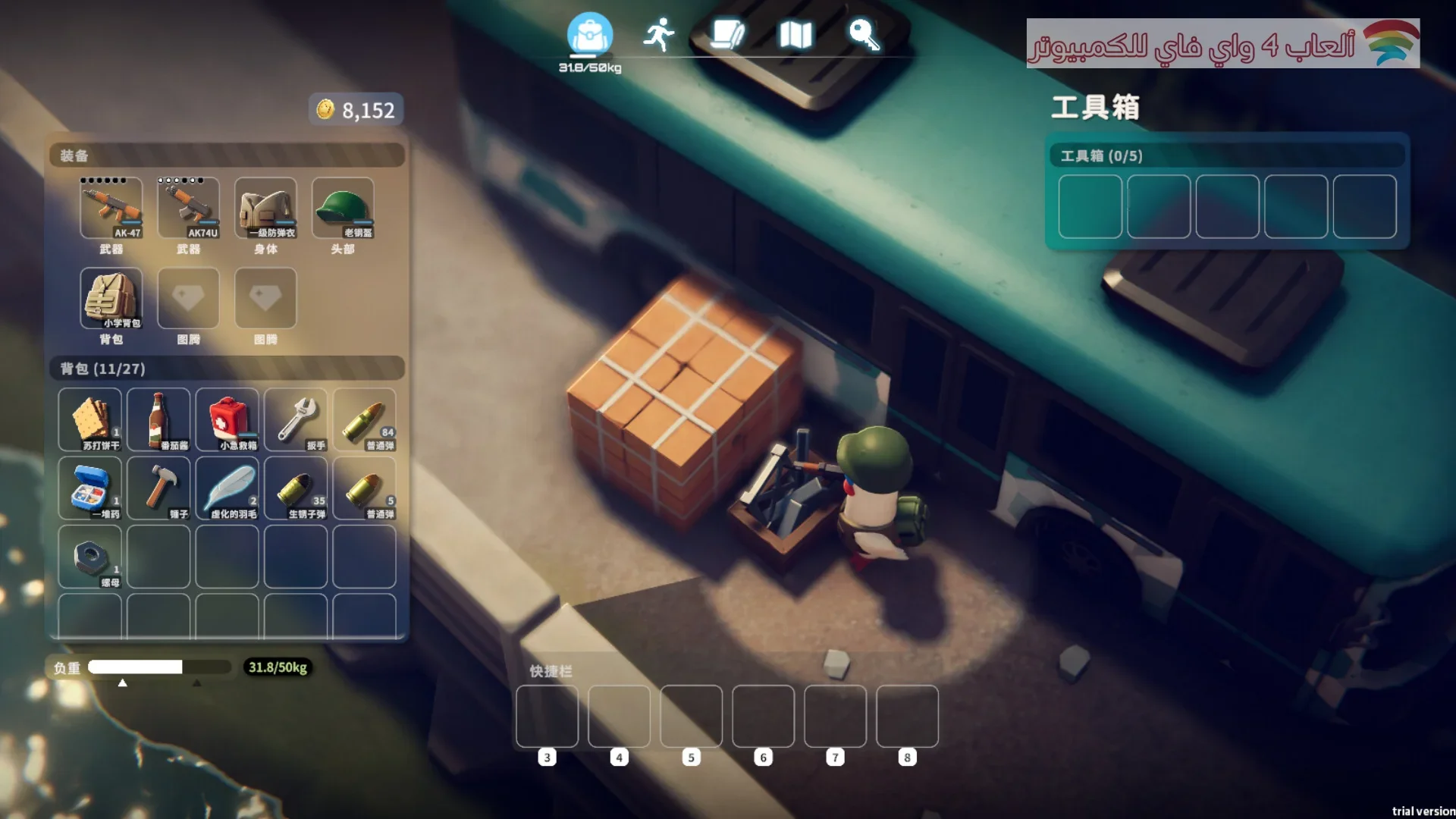The width and height of the screenshot is (1456, 819).
Task: Select the hammer in the backpack
Action: [x=158, y=488]
